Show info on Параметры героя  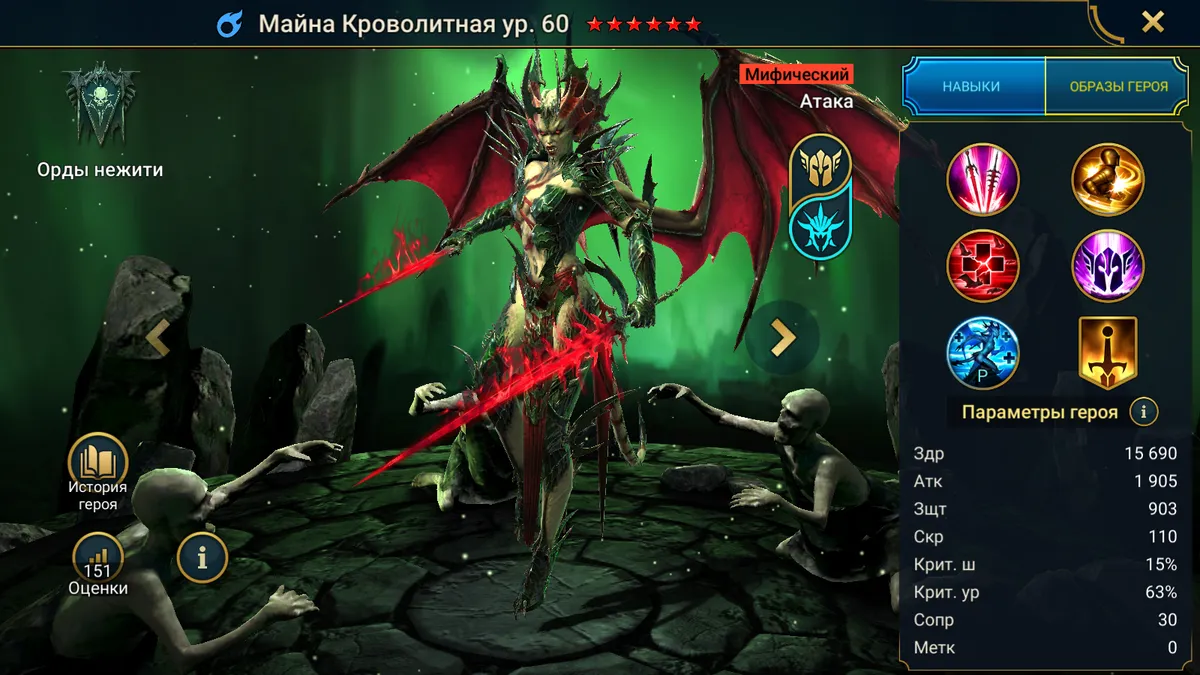[1143, 411]
